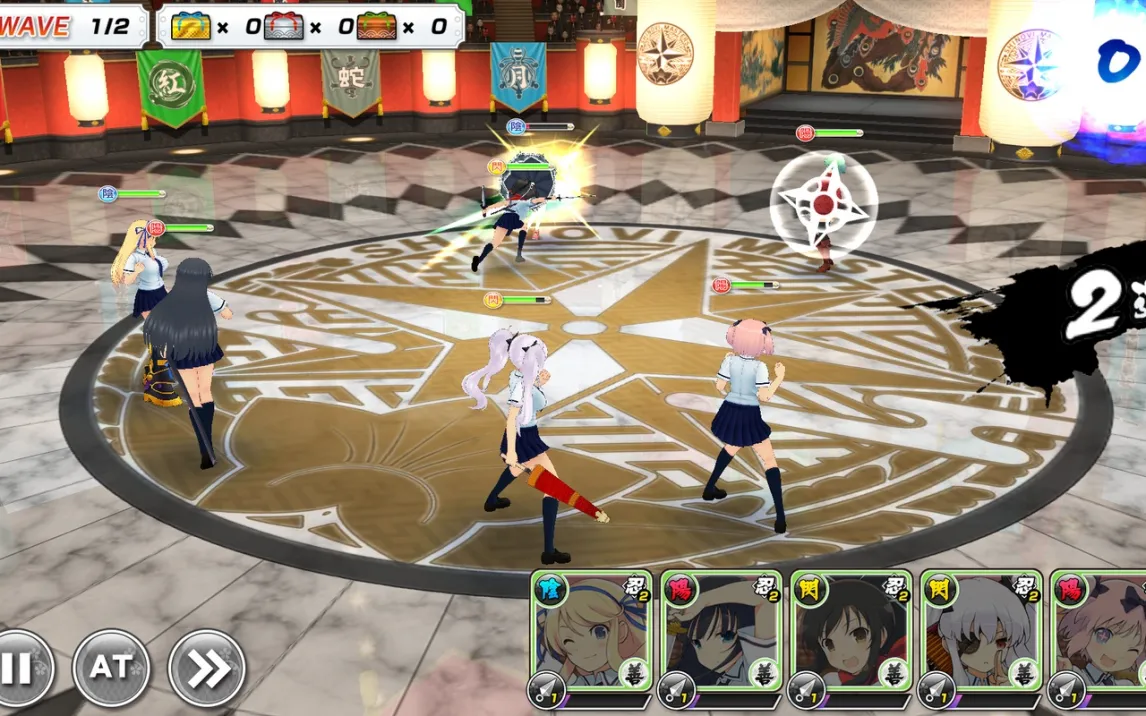Toggle auto battle with the AT button

111,667
